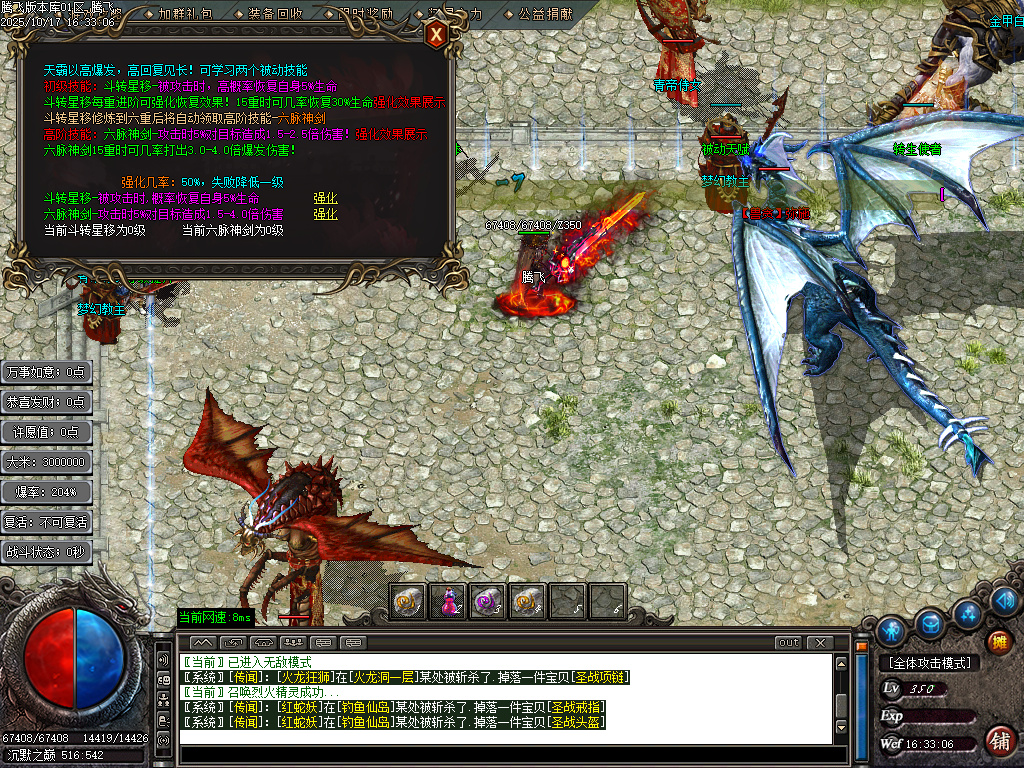
Task: Strengthen the 六脉神剑 skill
Action: click(x=325, y=214)
